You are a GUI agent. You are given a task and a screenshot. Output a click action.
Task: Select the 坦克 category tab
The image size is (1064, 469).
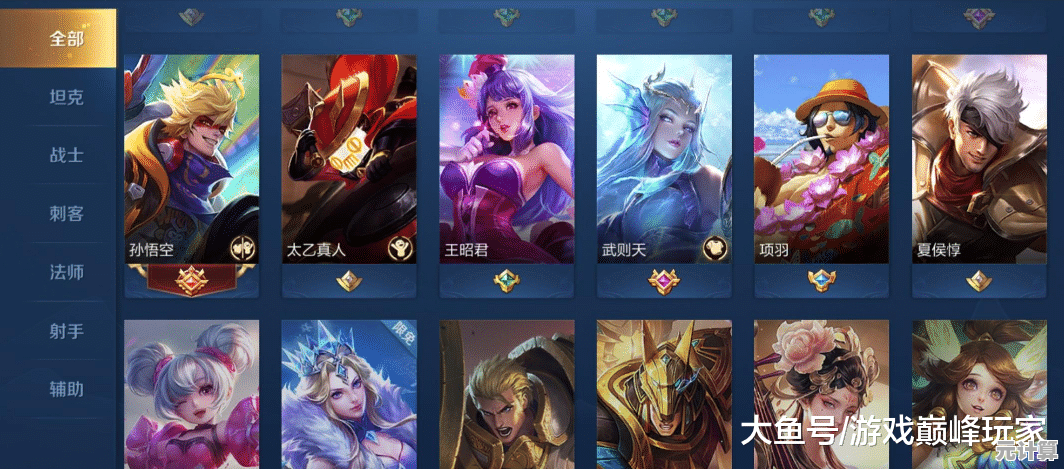(x=66, y=97)
